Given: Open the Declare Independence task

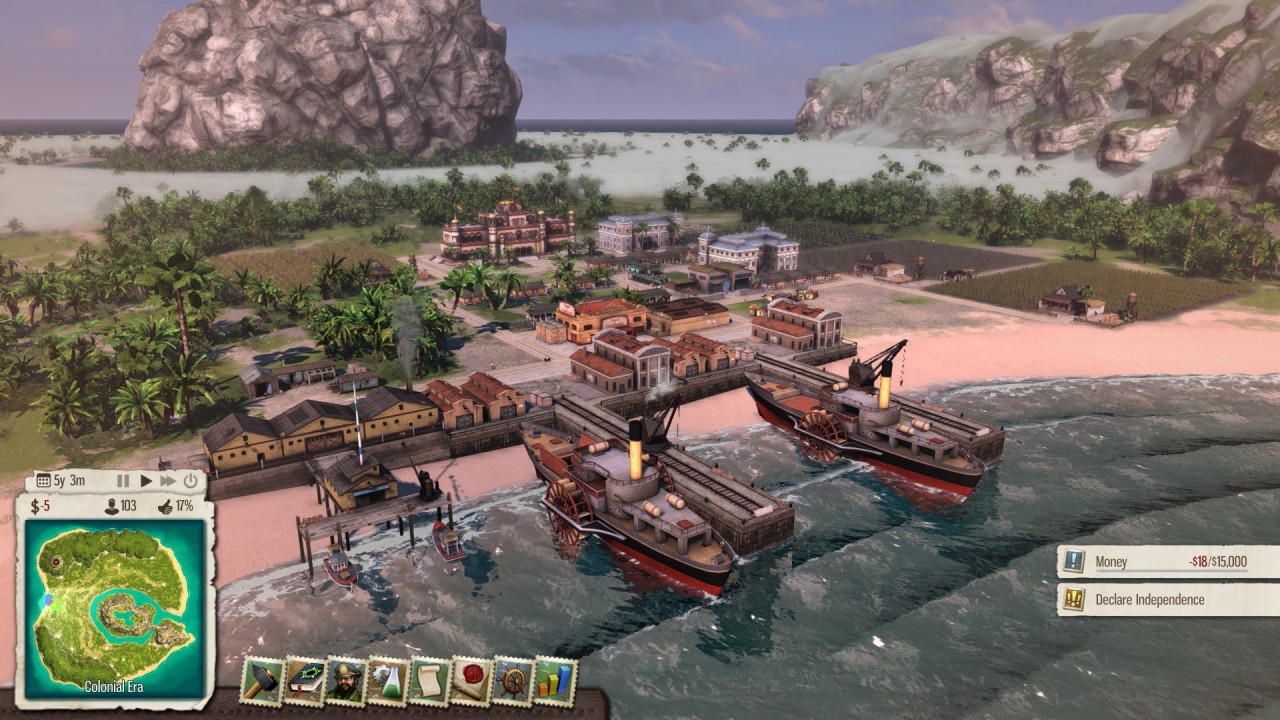Looking at the screenshot, I should click(1168, 600).
